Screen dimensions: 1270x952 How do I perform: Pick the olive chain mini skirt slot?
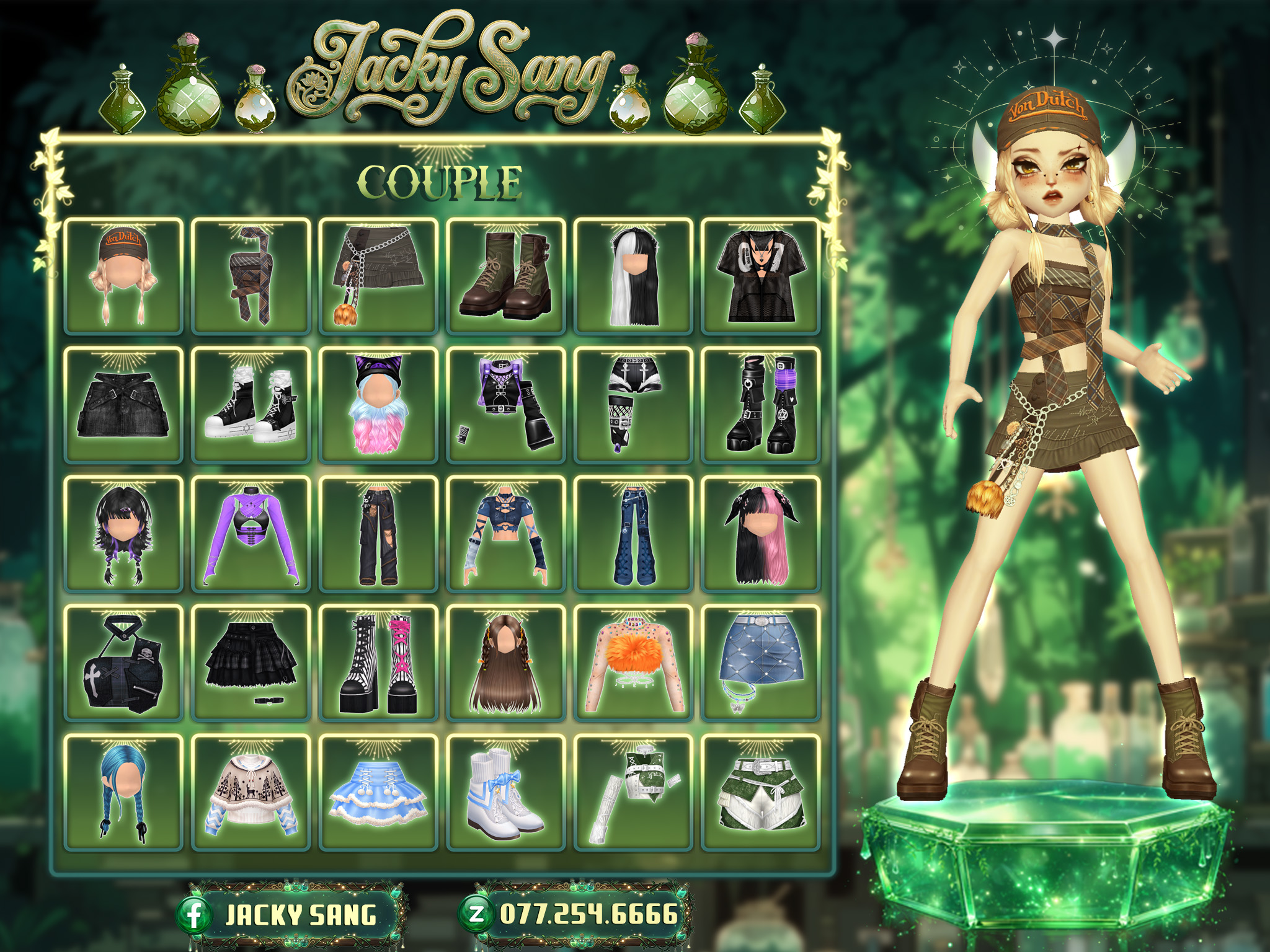pos(378,276)
